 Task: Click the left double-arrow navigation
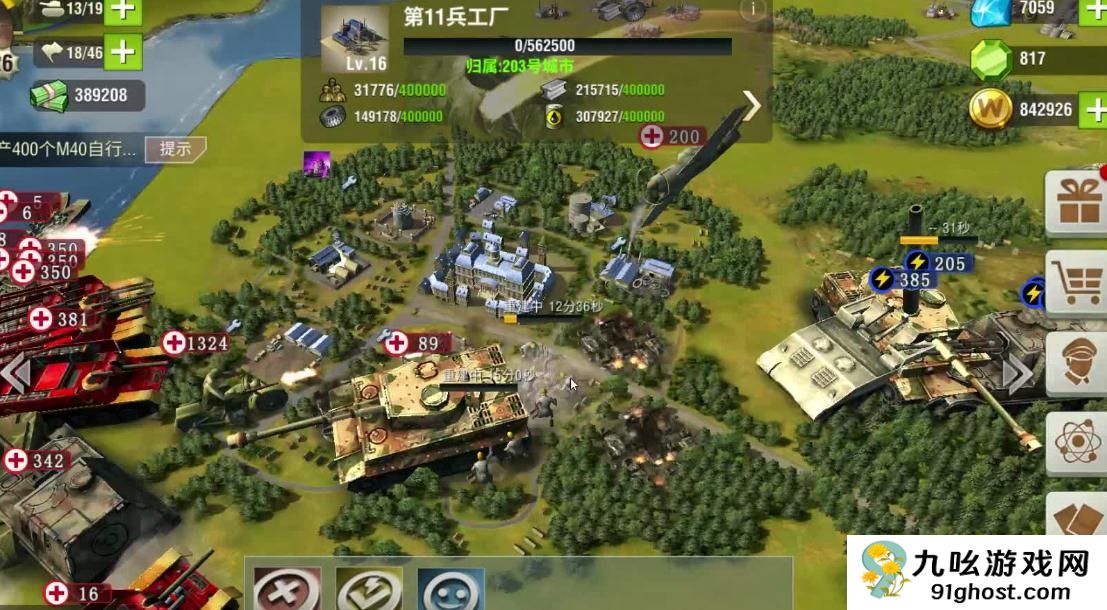pos(14,375)
